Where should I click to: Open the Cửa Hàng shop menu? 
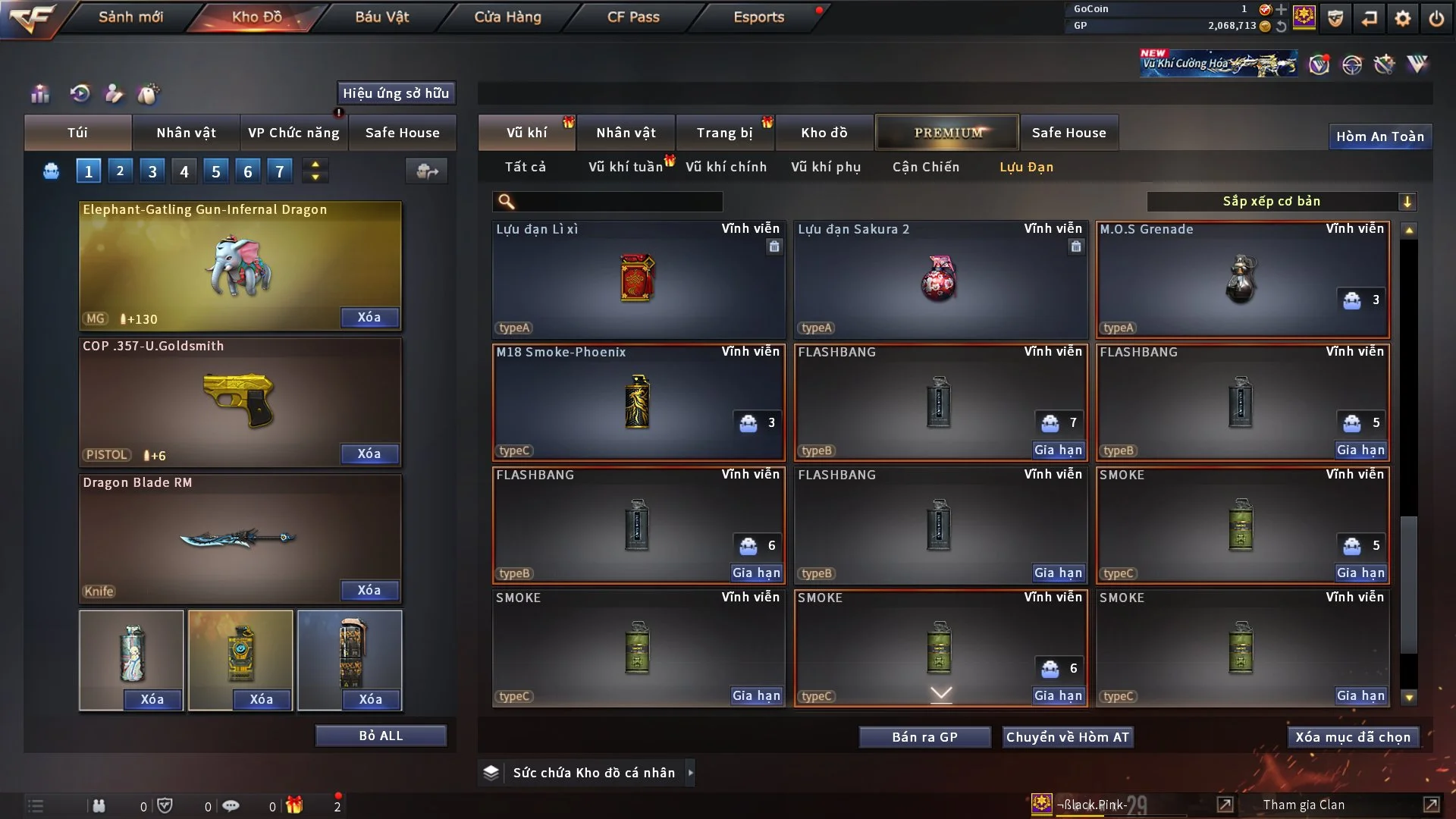507,17
